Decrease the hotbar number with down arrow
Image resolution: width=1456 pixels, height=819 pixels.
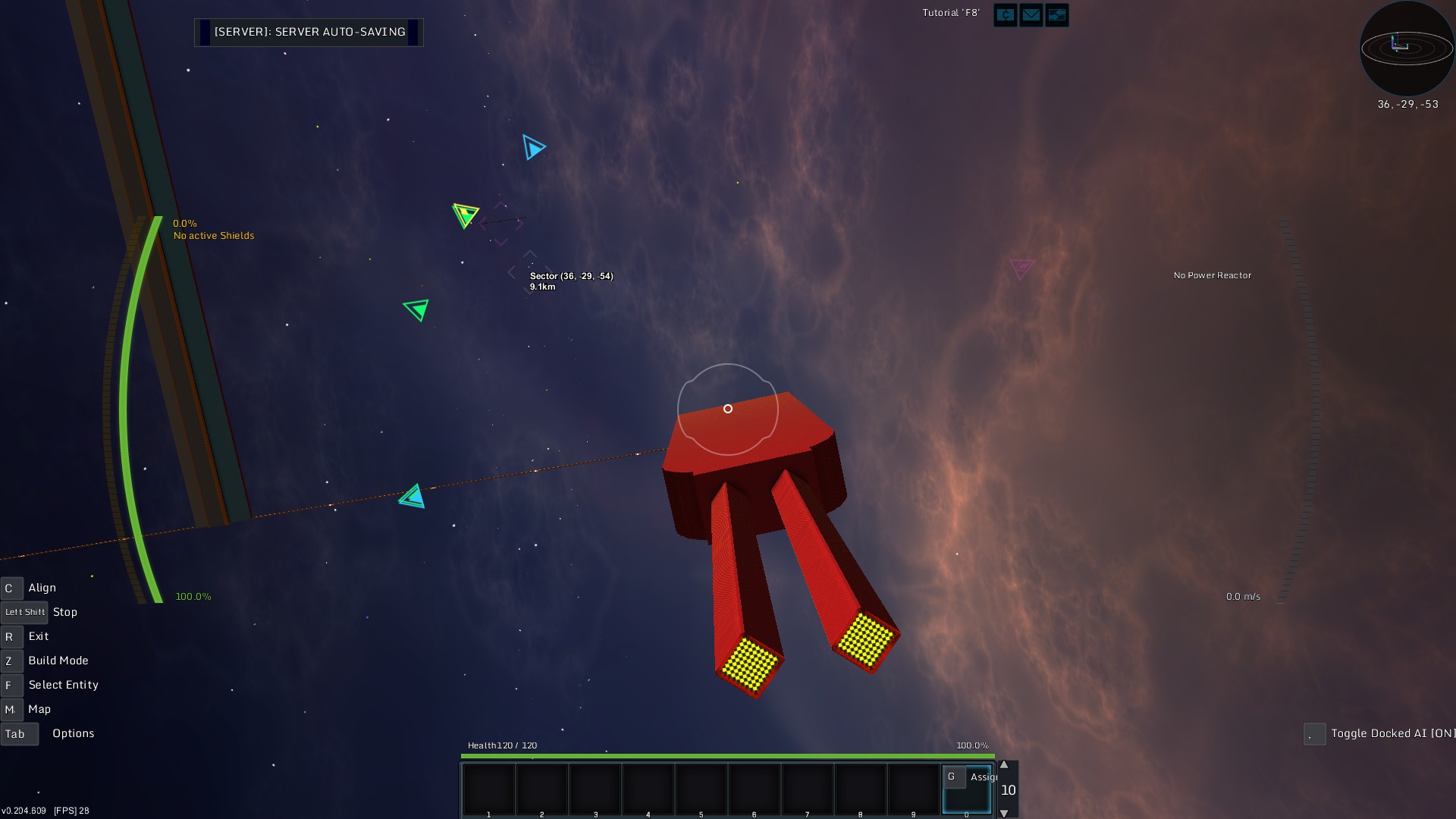pos(1004,813)
